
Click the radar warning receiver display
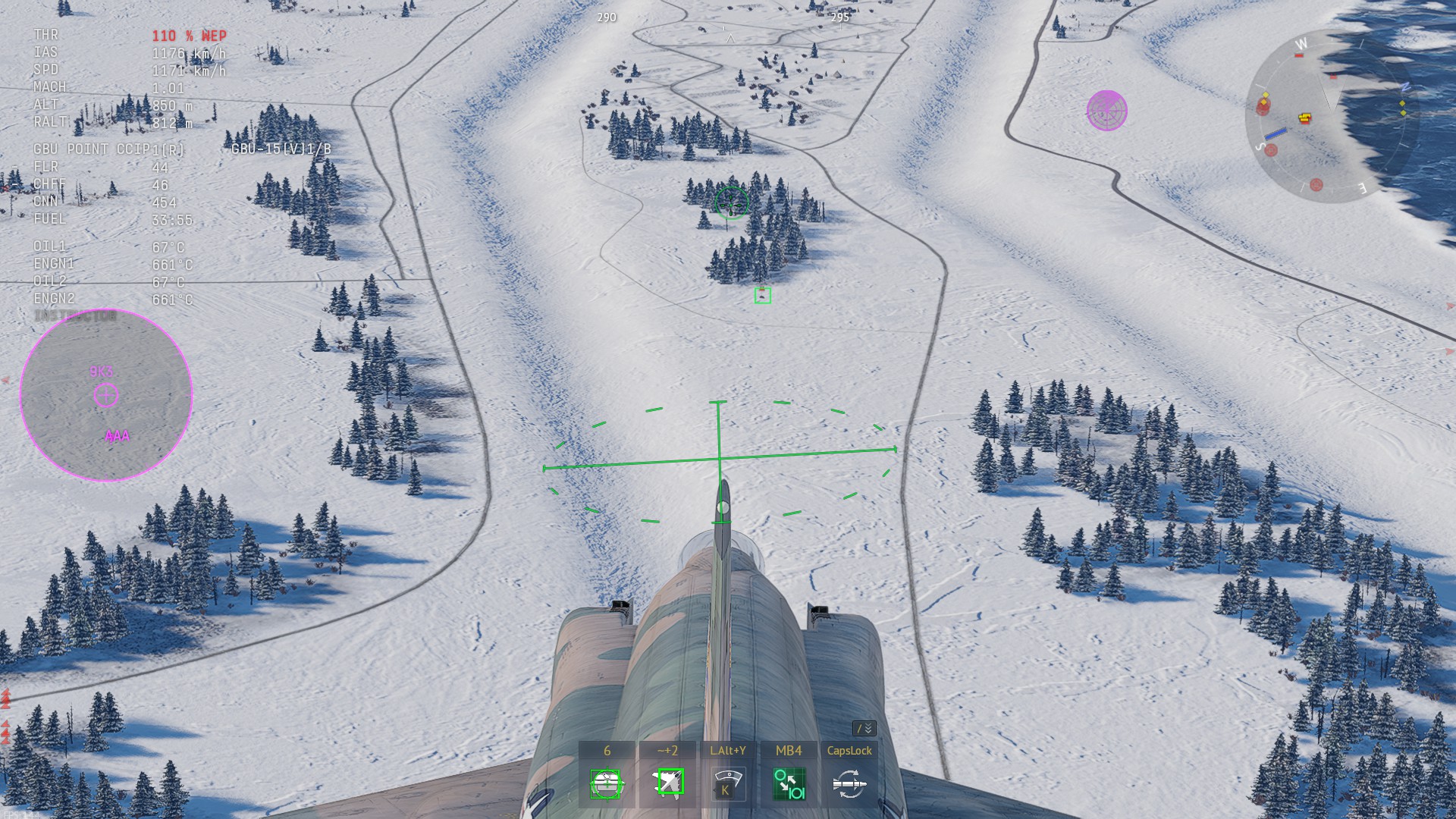pos(106,395)
